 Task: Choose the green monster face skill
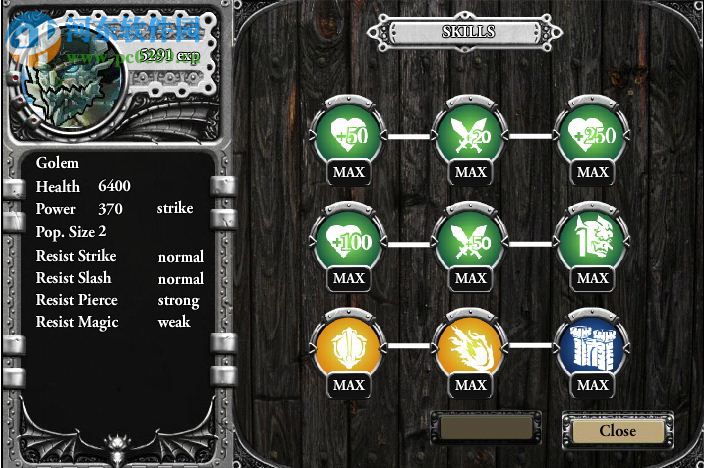(592, 241)
